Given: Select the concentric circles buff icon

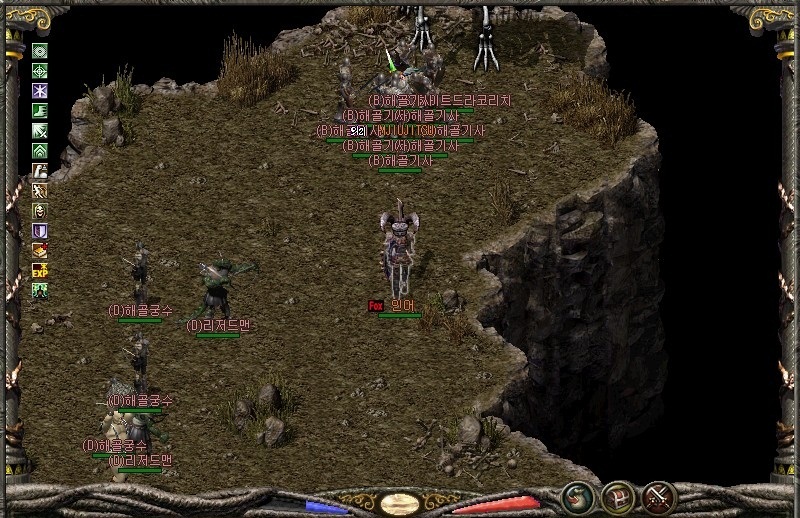Looking at the screenshot, I should point(40,50).
